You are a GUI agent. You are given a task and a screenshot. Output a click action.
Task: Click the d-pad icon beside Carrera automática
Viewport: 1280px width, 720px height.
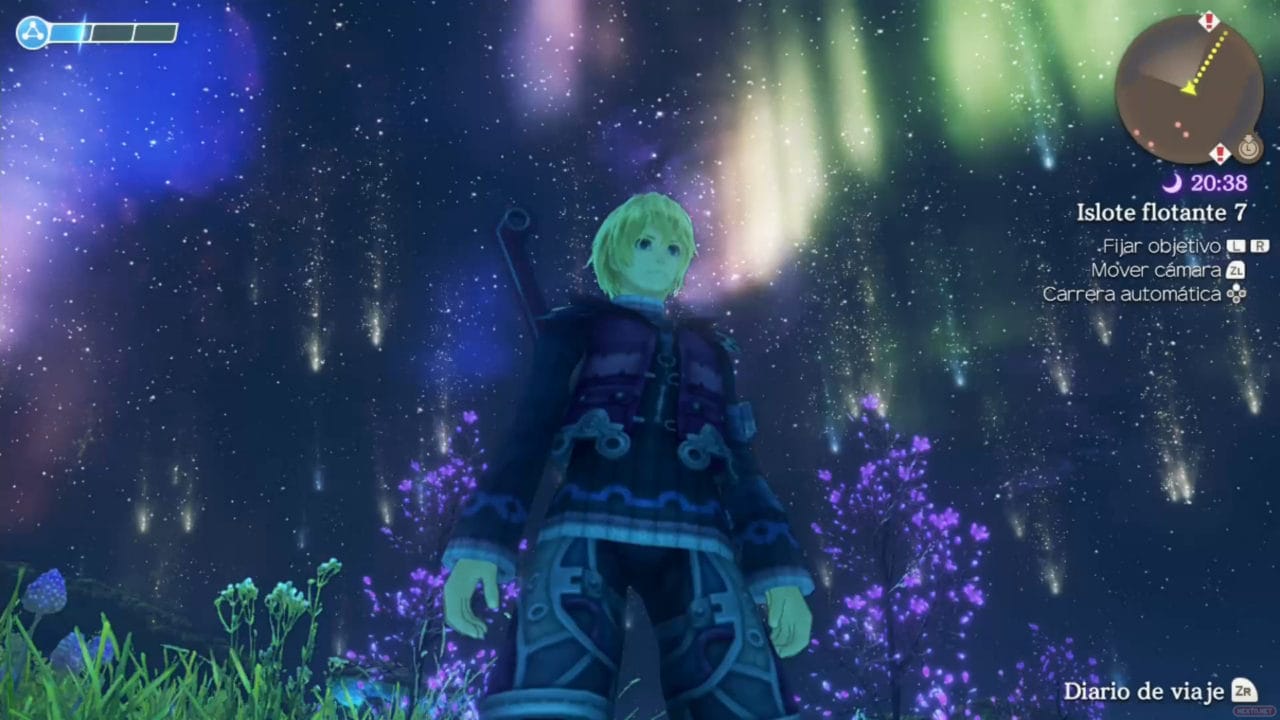click(x=1237, y=293)
